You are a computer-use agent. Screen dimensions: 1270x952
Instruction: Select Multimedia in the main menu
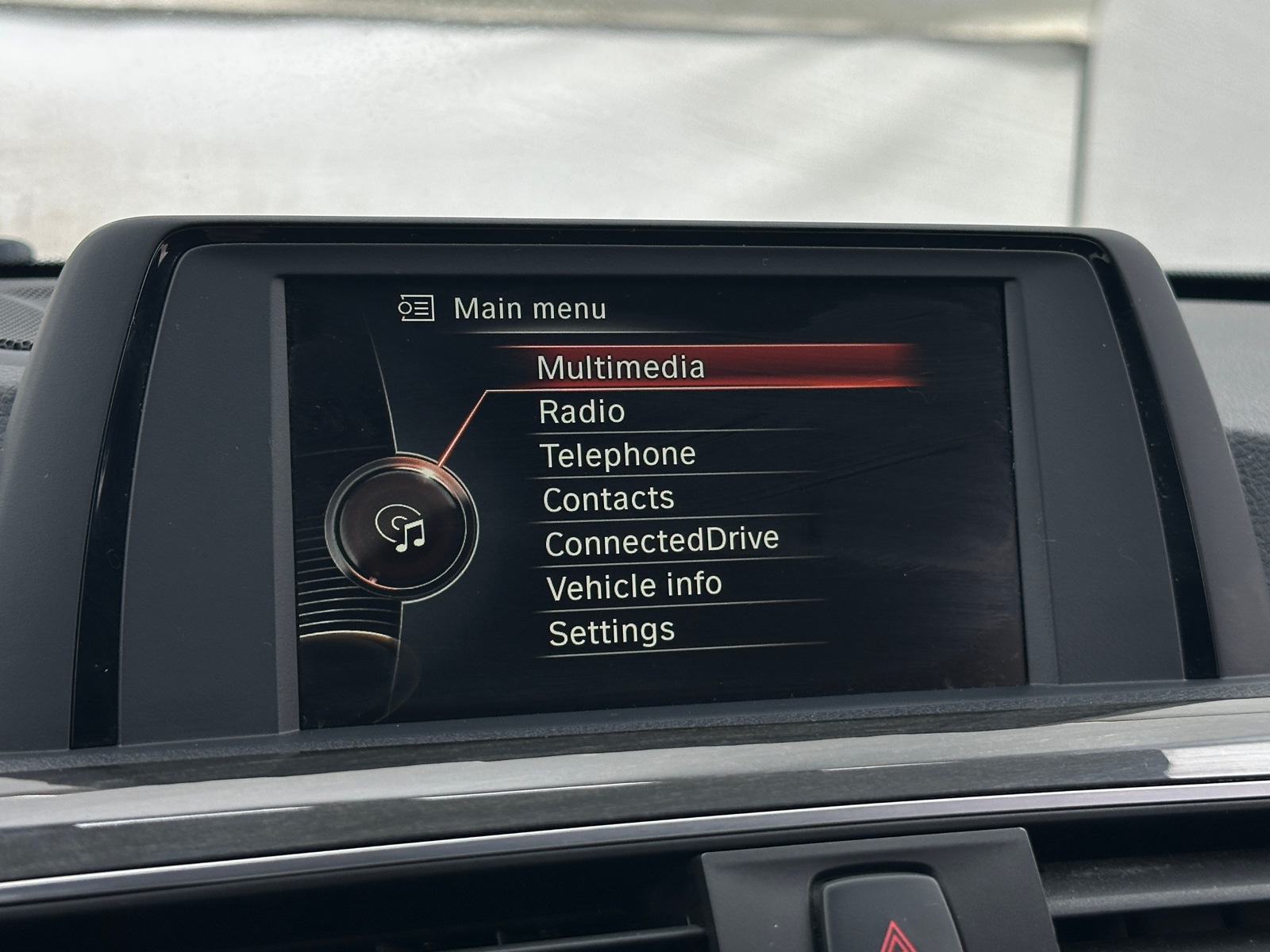(619, 367)
